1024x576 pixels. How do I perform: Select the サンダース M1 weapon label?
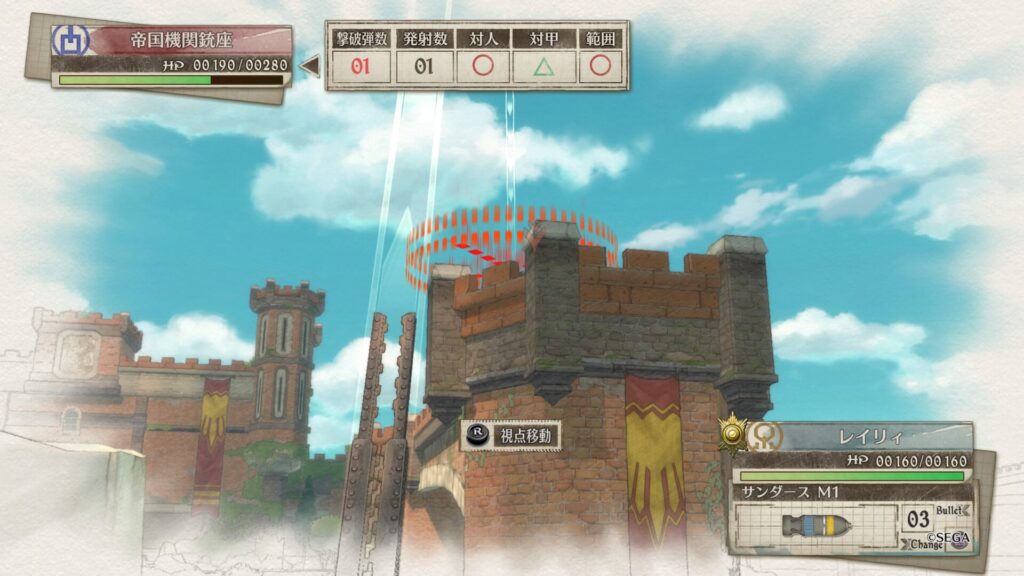[788, 492]
